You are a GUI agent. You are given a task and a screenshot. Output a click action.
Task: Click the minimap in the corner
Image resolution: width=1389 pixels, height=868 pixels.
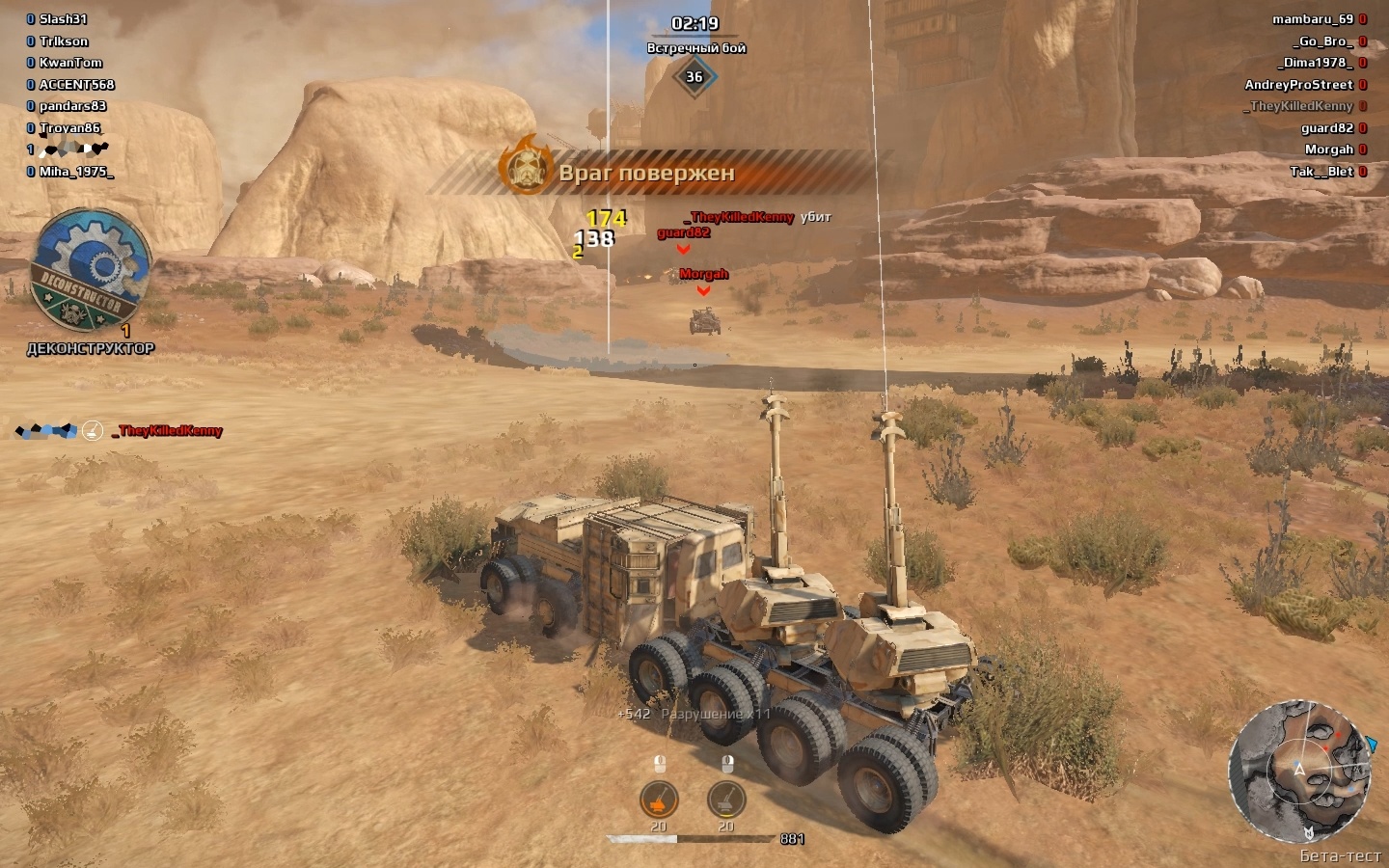1299,771
